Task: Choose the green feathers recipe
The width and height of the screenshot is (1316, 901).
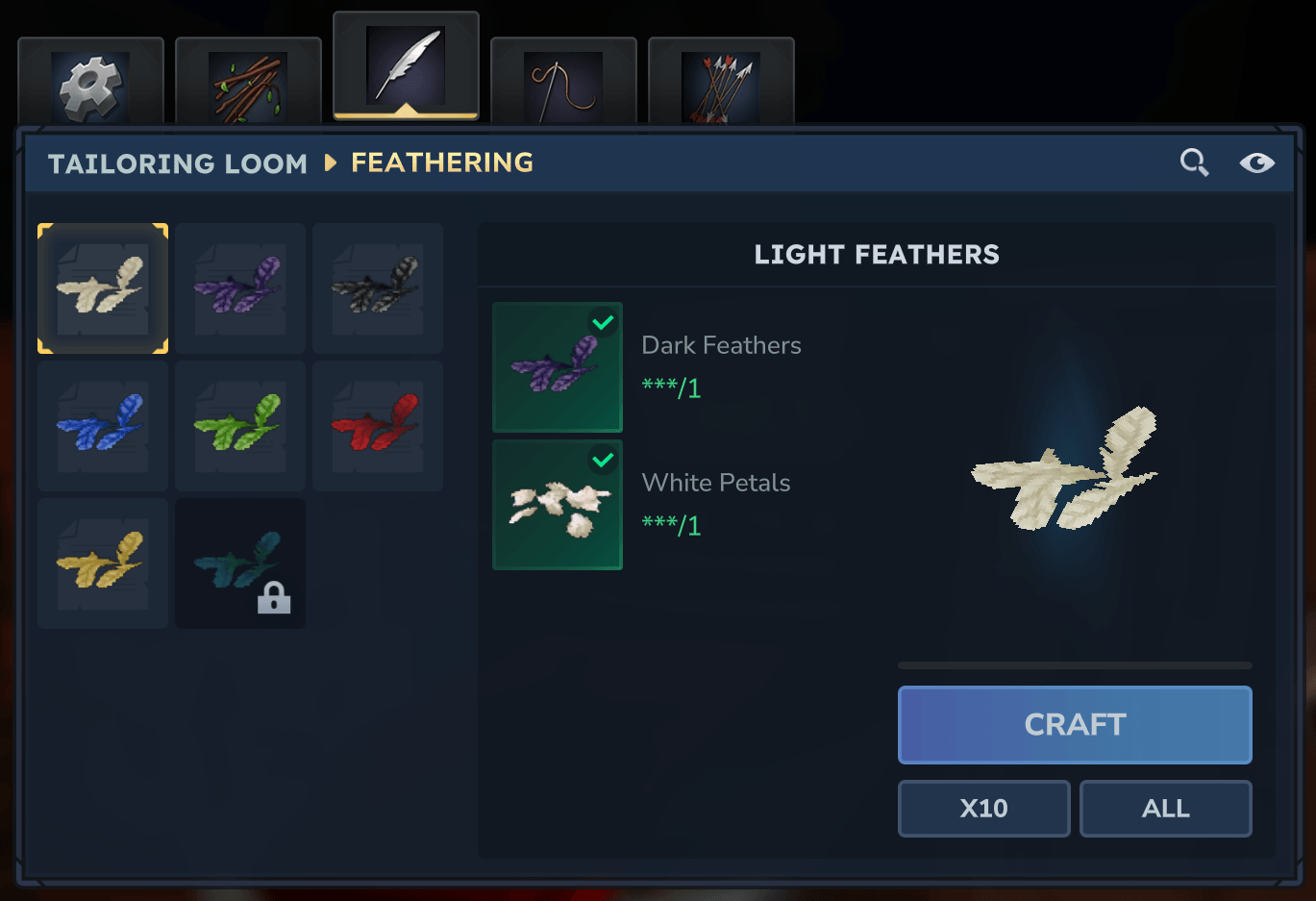Action: tap(240, 426)
